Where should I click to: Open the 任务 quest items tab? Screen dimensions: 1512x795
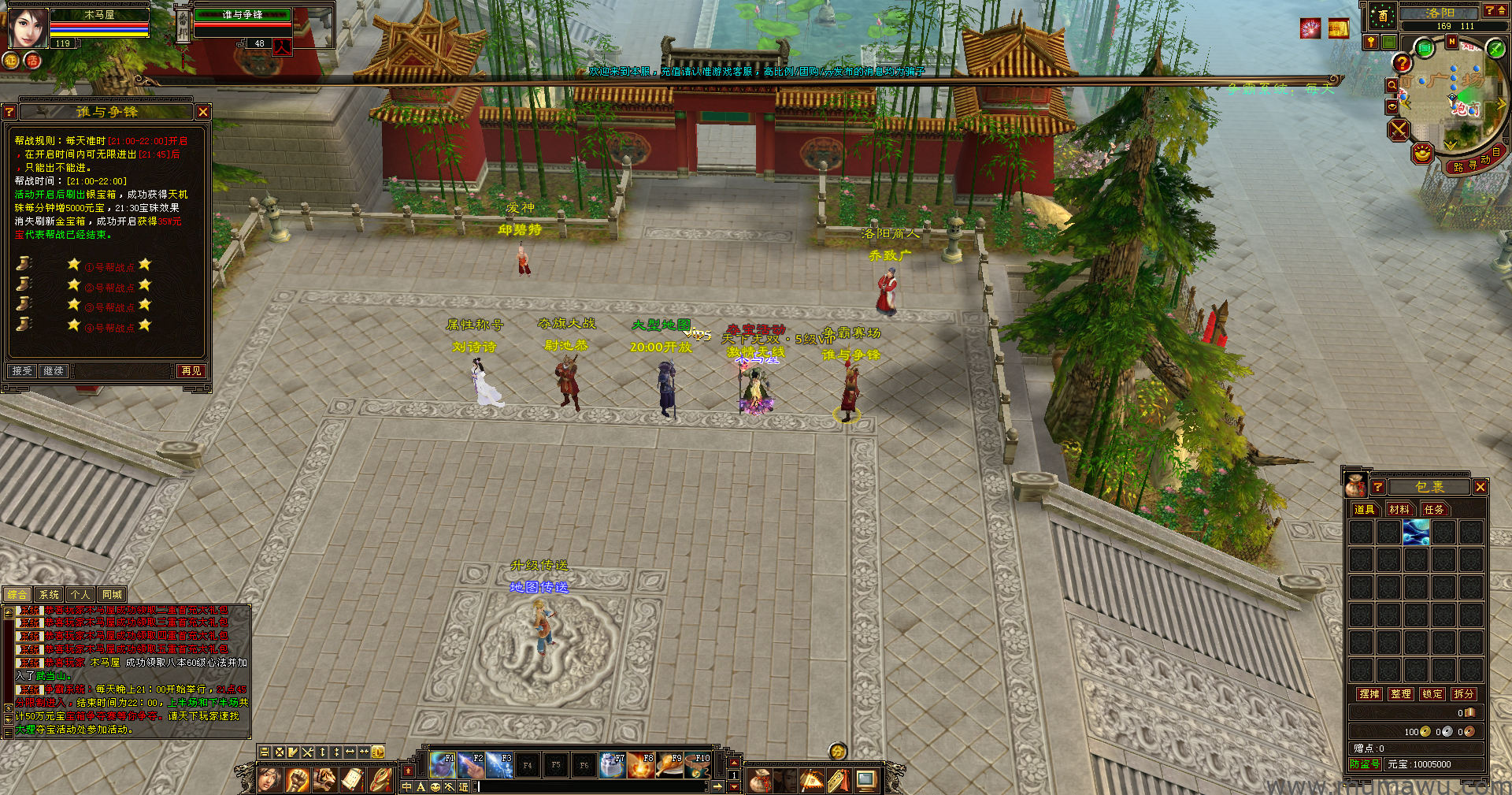(1434, 510)
